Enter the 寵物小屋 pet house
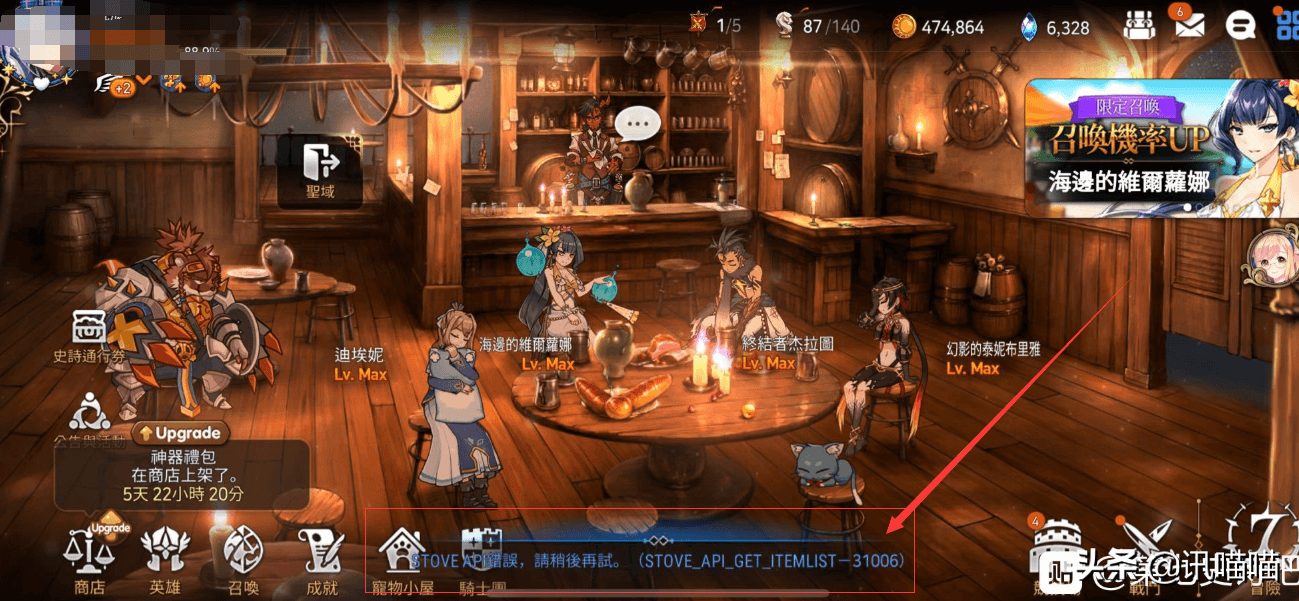 [x=403, y=560]
